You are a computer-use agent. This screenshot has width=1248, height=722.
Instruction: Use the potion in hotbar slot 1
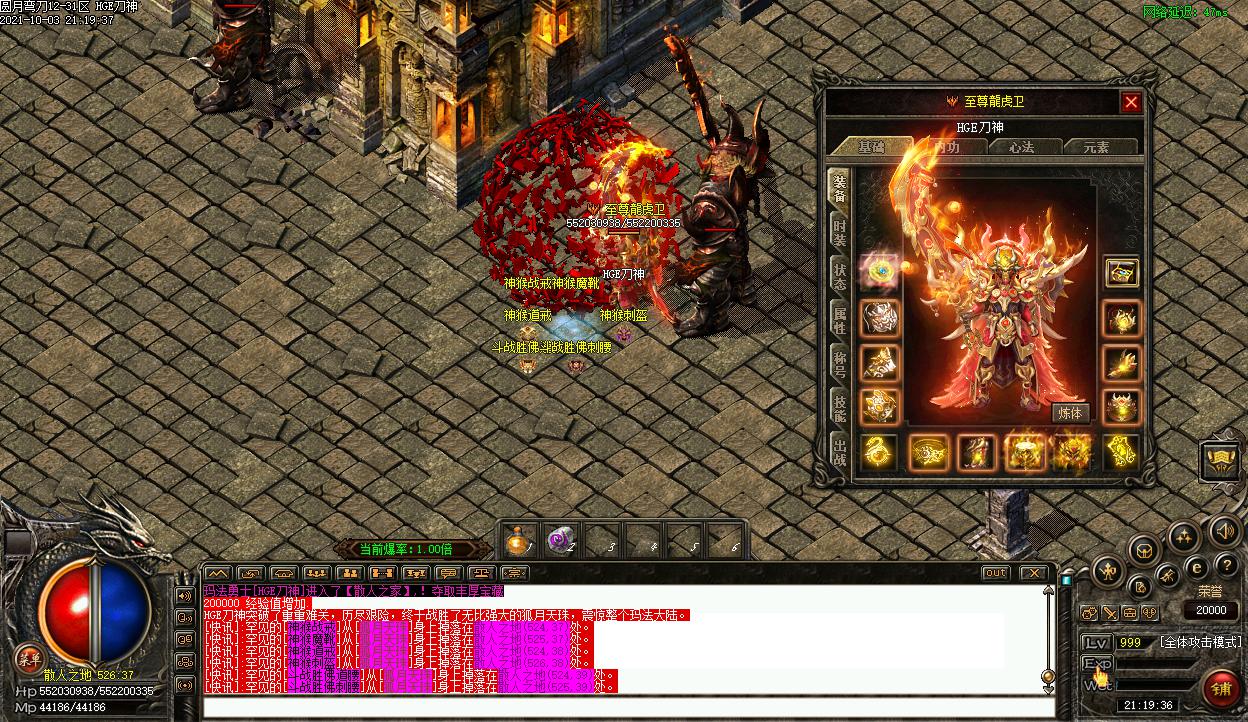(517, 541)
